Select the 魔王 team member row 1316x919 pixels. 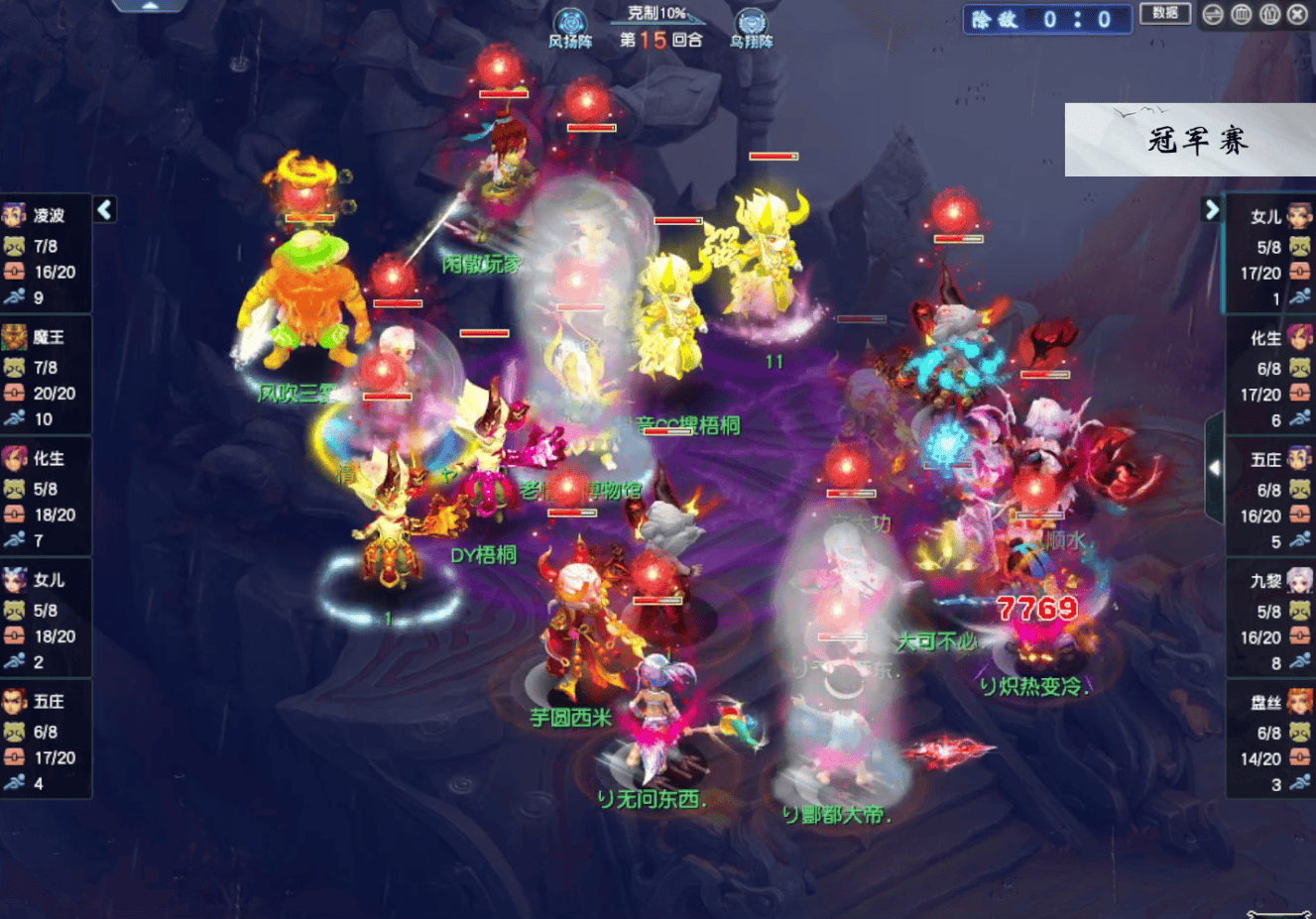tap(46, 377)
